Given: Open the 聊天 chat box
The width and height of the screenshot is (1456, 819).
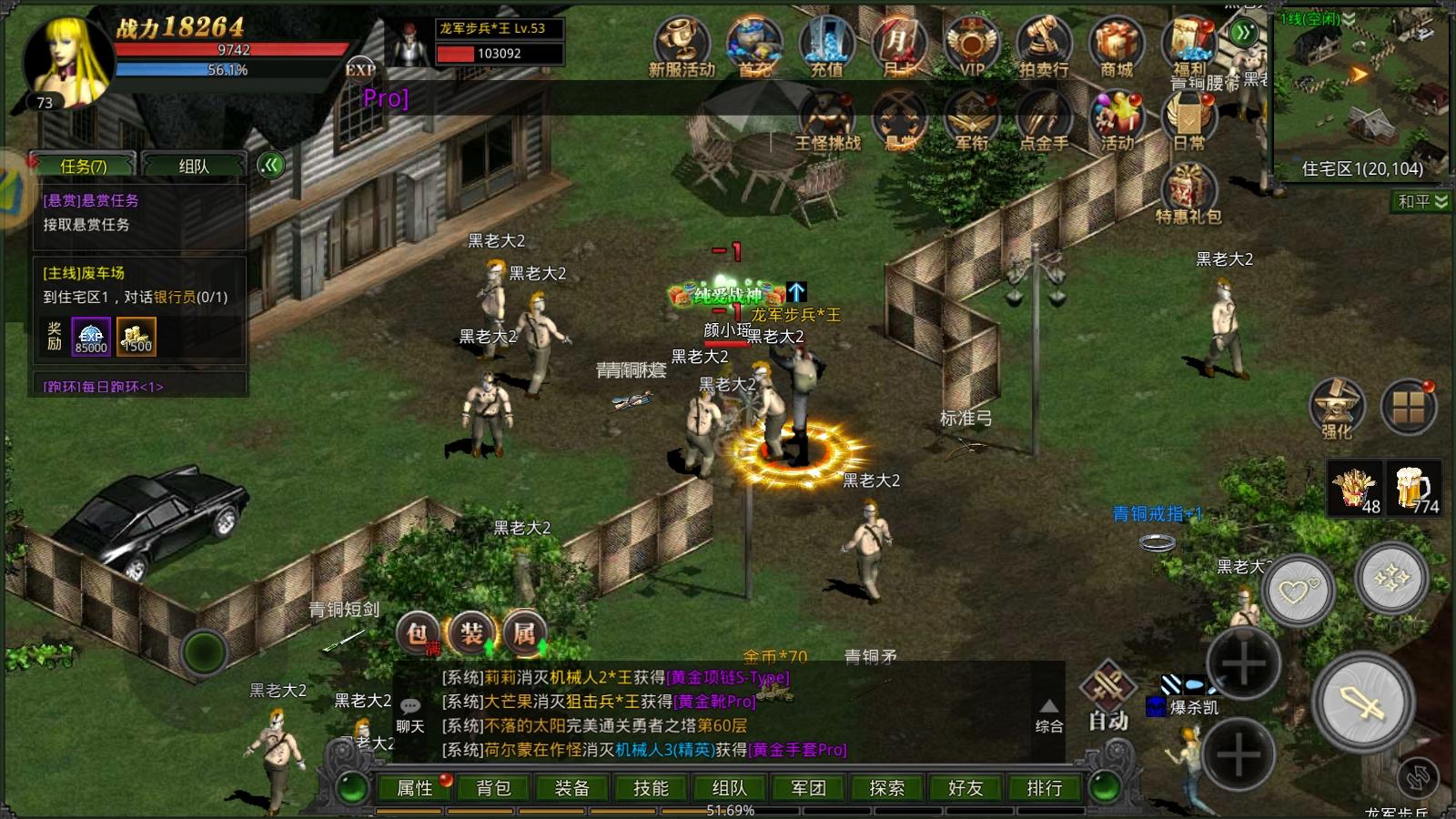Looking at the screenshot, I should 410,714.
